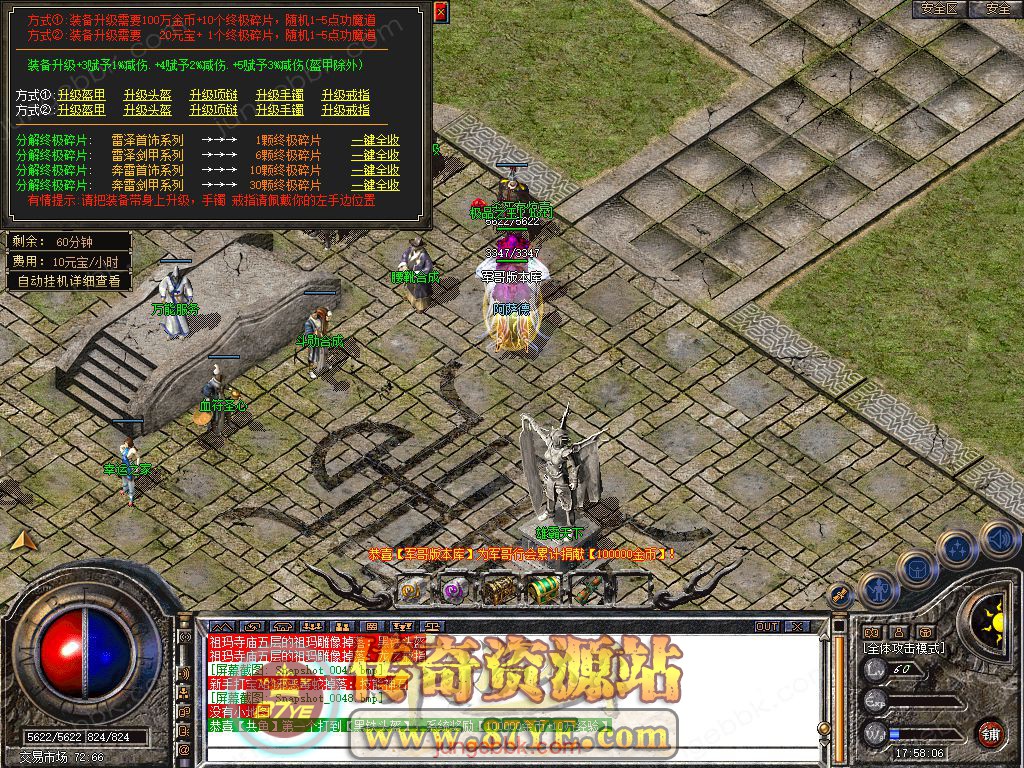The width and height of the screenshot is (1024, 768).
Task: Toggle the 全体攻击模式 attack mode label
Action: 903,648
